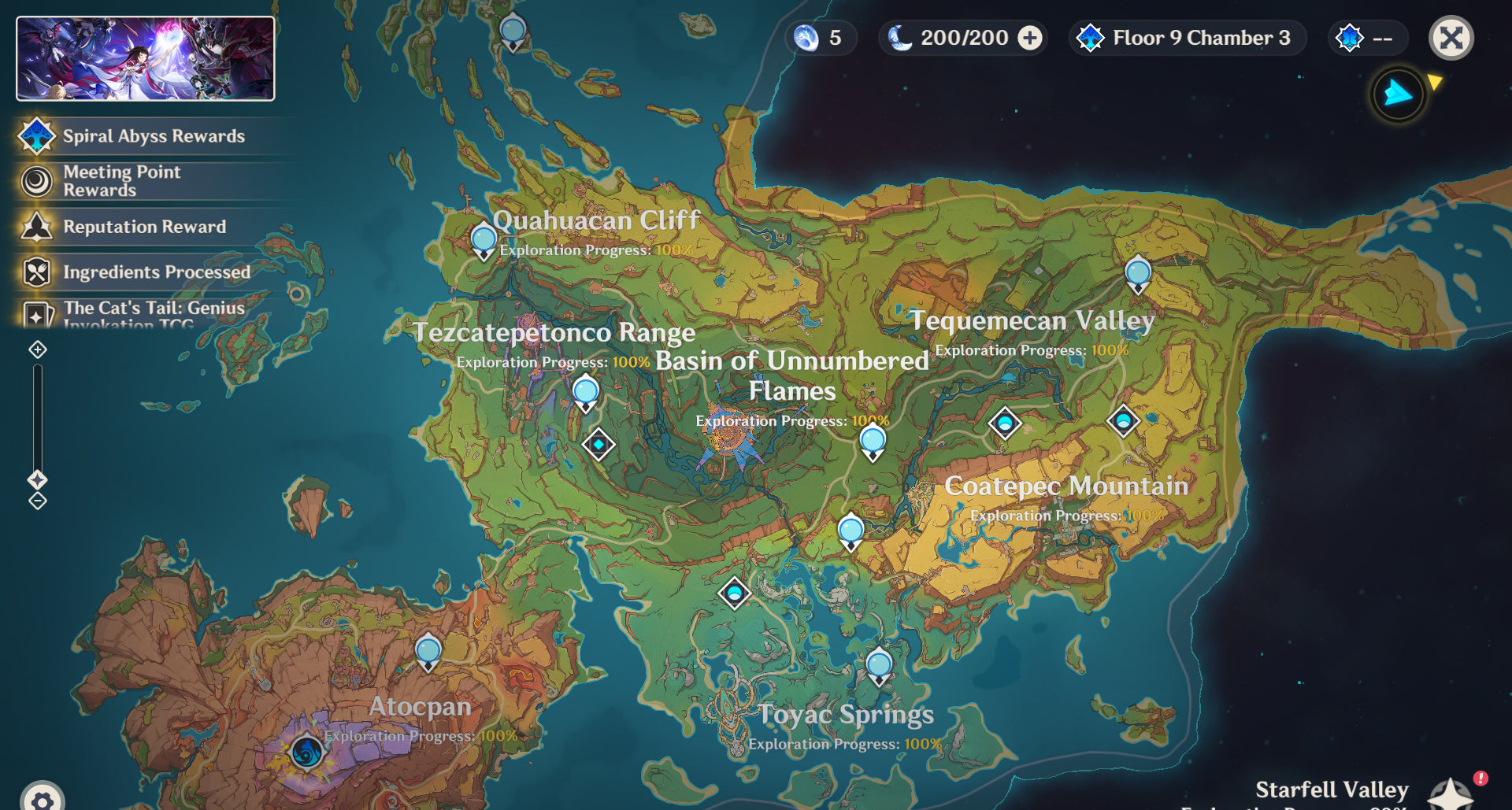Screen dimensions: 1512x810
Task: Zoom out the map with minus icon
Action: pyautogui.click(x=38, y=501)
